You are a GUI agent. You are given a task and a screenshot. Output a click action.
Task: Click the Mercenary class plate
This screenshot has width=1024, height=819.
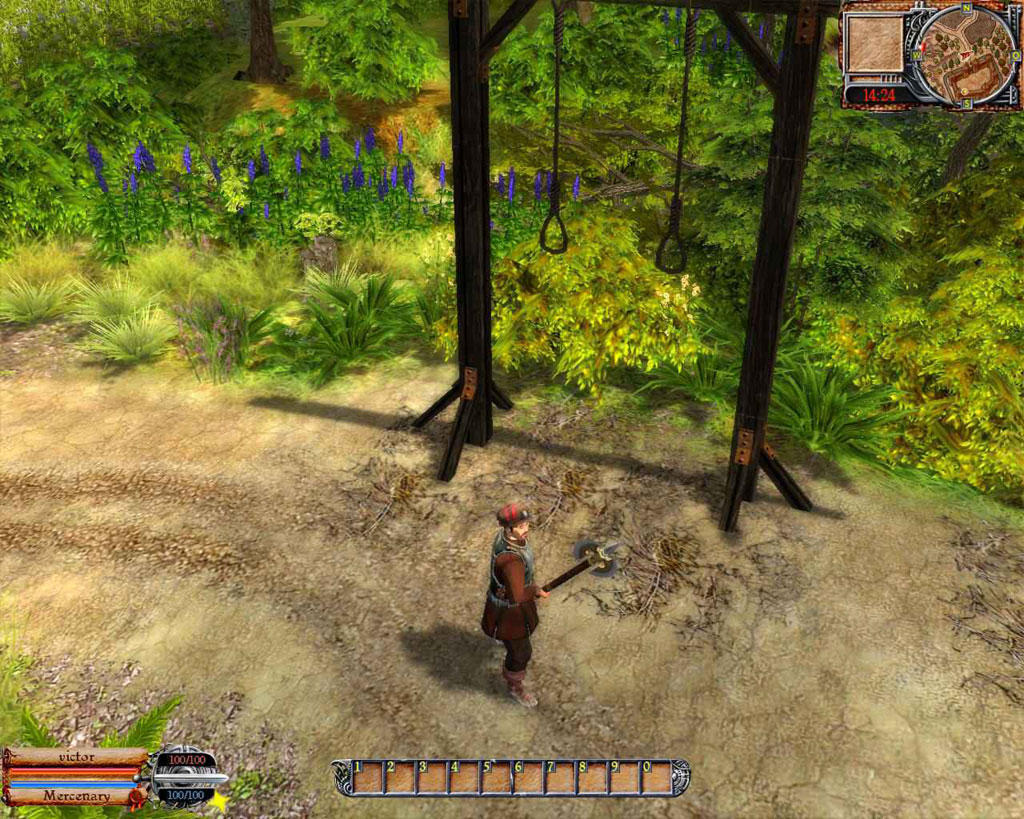(76, 796)
